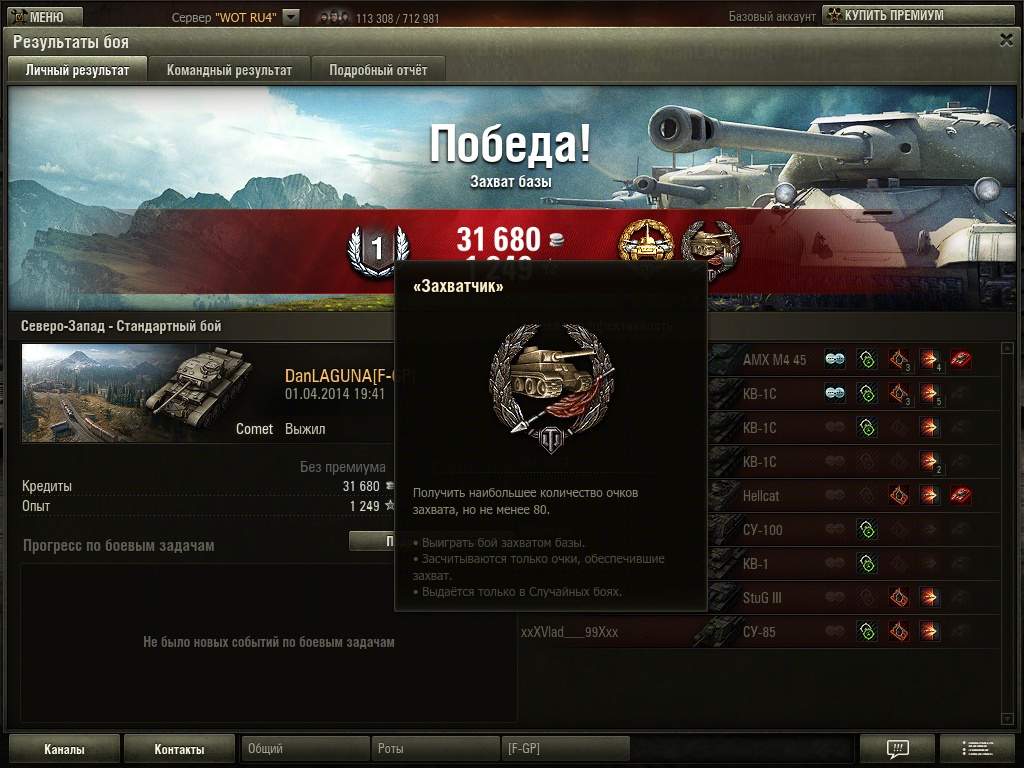
Task: Open the Подробный отчёт tab
Action: pos(378,70)
